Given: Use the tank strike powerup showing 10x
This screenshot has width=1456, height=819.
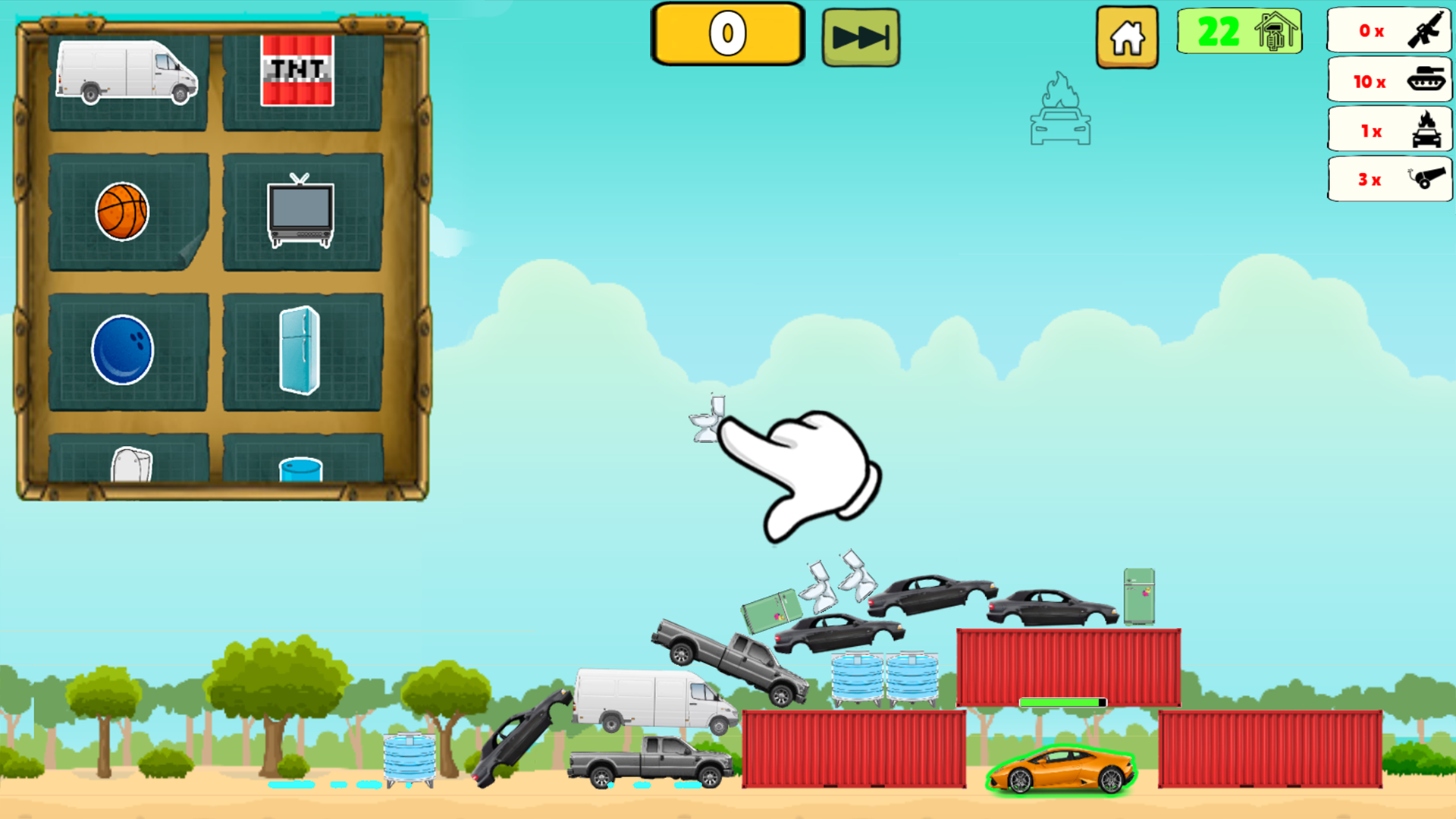Looking at the screenshot, I should click(x=1389, y=80).
